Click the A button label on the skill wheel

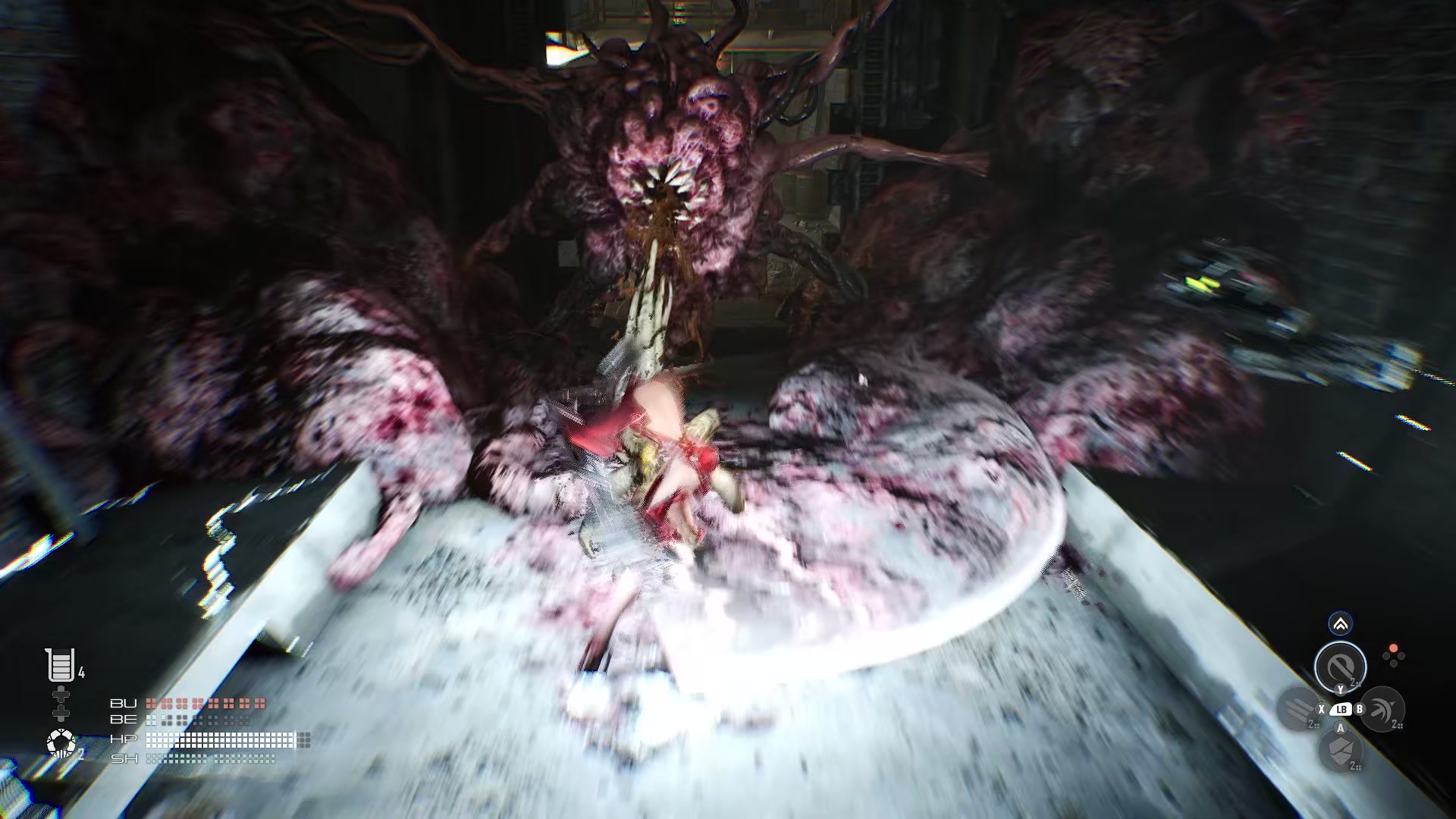(x=1340, y=728)
